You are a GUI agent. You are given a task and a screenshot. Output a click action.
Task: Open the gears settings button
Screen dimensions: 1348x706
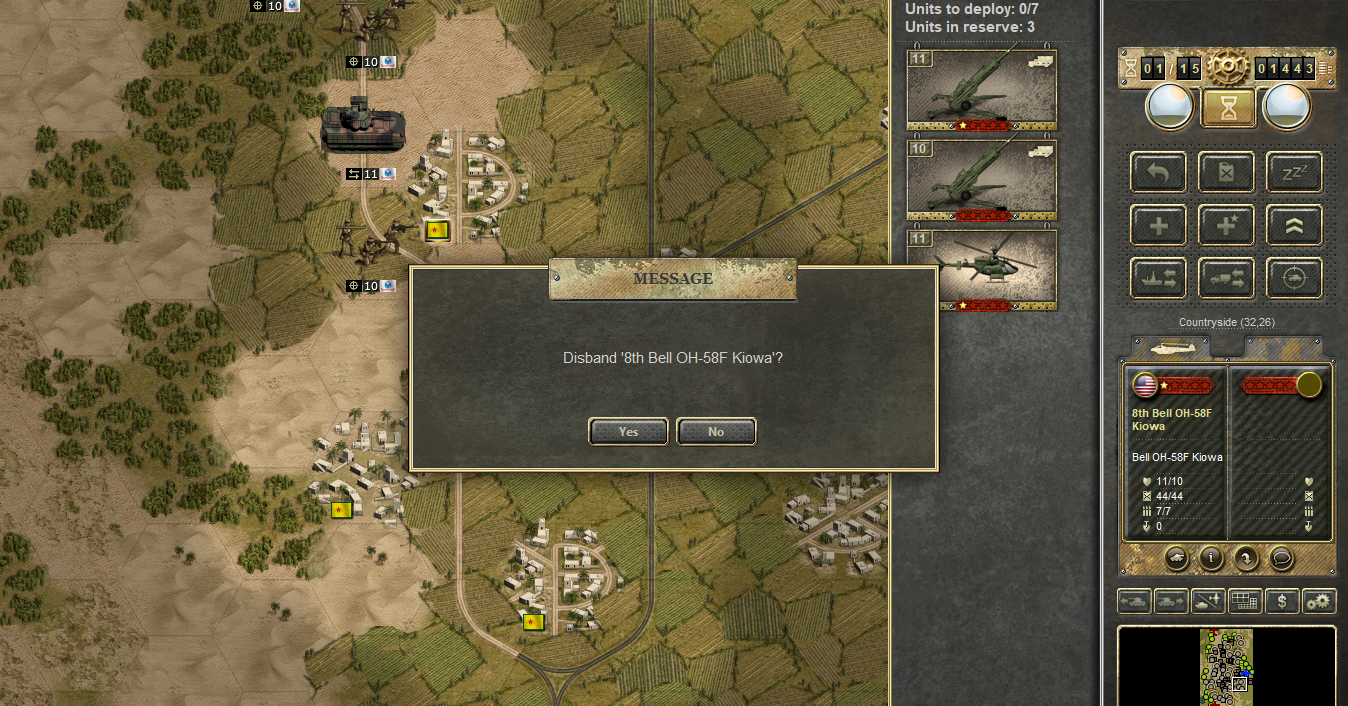1319,601
